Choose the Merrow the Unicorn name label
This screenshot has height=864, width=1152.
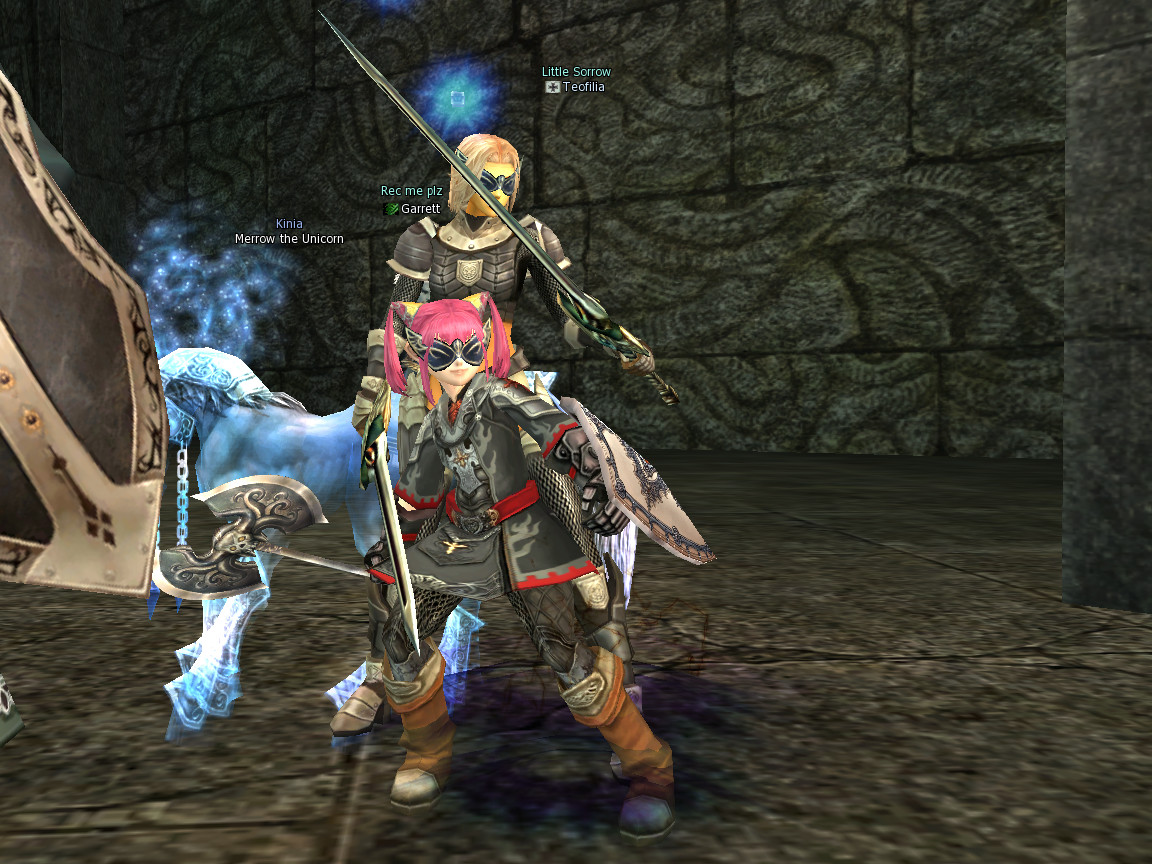point(289,239)
